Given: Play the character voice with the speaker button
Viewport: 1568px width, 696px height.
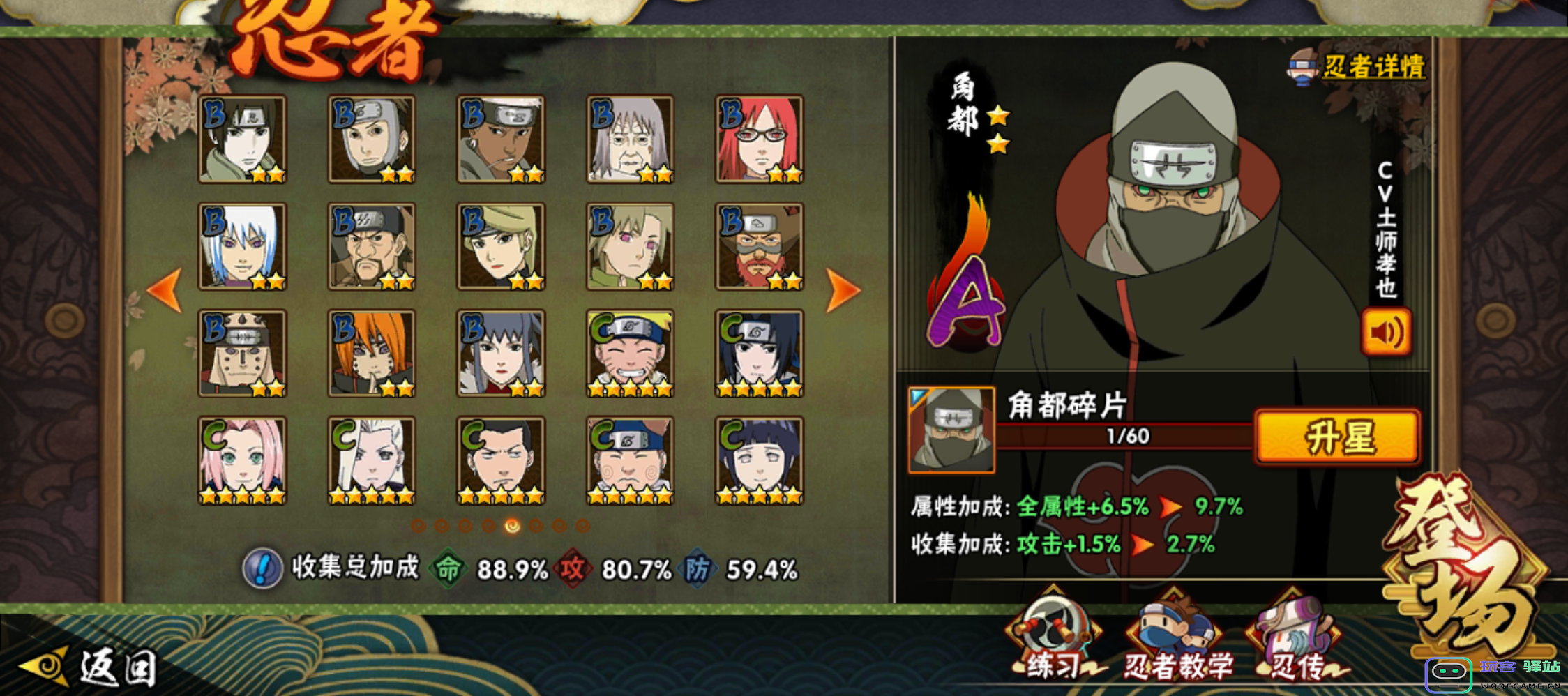Looking at the screenshot, I should coord(1386,333).
